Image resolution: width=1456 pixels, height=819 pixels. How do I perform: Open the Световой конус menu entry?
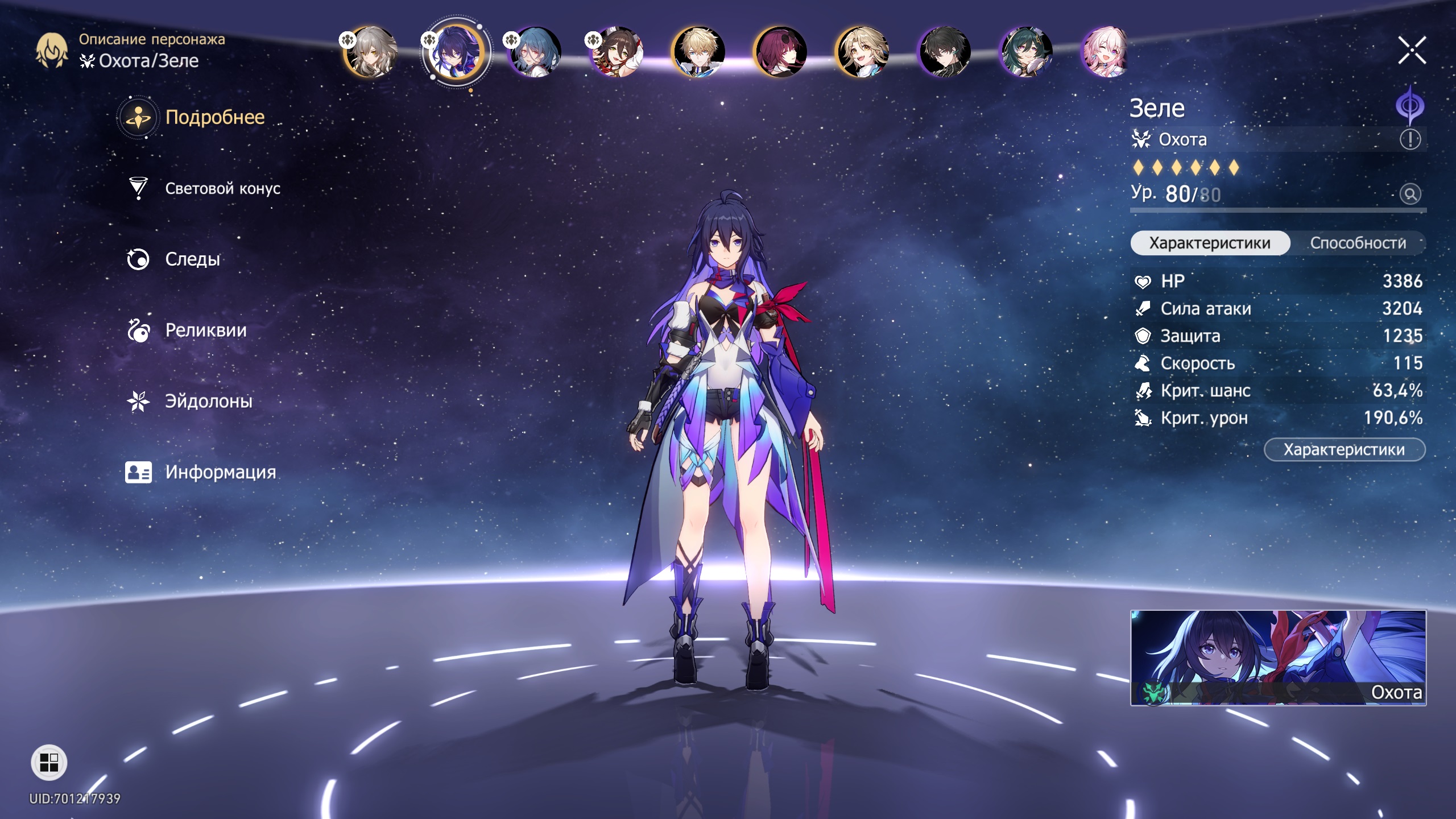point(222,189)
